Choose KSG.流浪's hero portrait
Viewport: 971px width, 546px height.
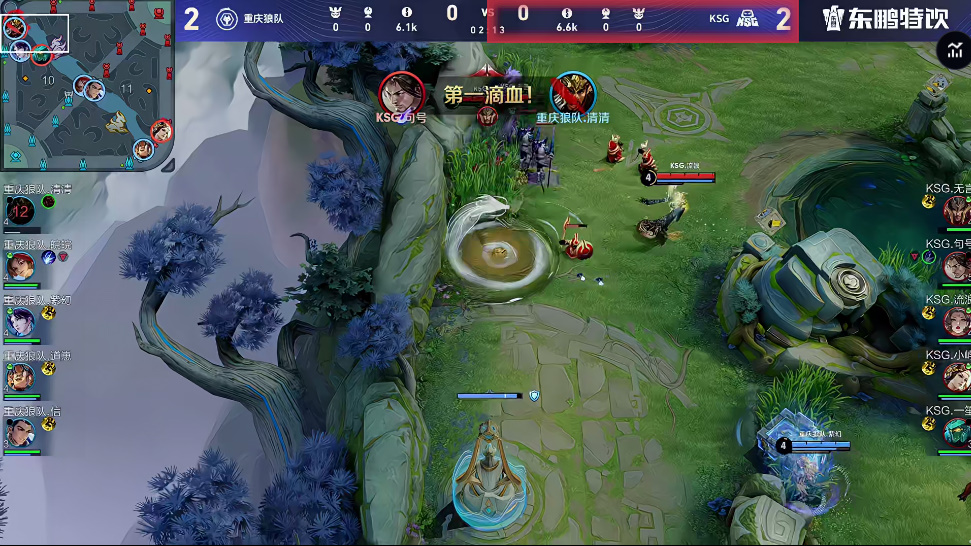(956, 321)
